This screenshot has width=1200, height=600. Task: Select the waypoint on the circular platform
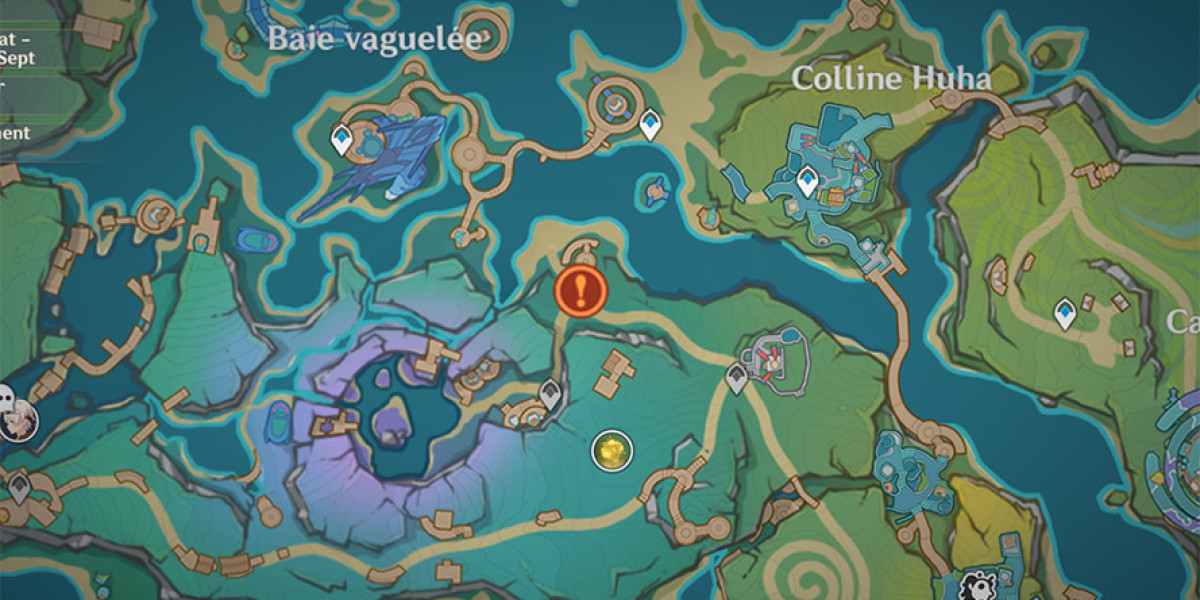(x=650, y=124)
